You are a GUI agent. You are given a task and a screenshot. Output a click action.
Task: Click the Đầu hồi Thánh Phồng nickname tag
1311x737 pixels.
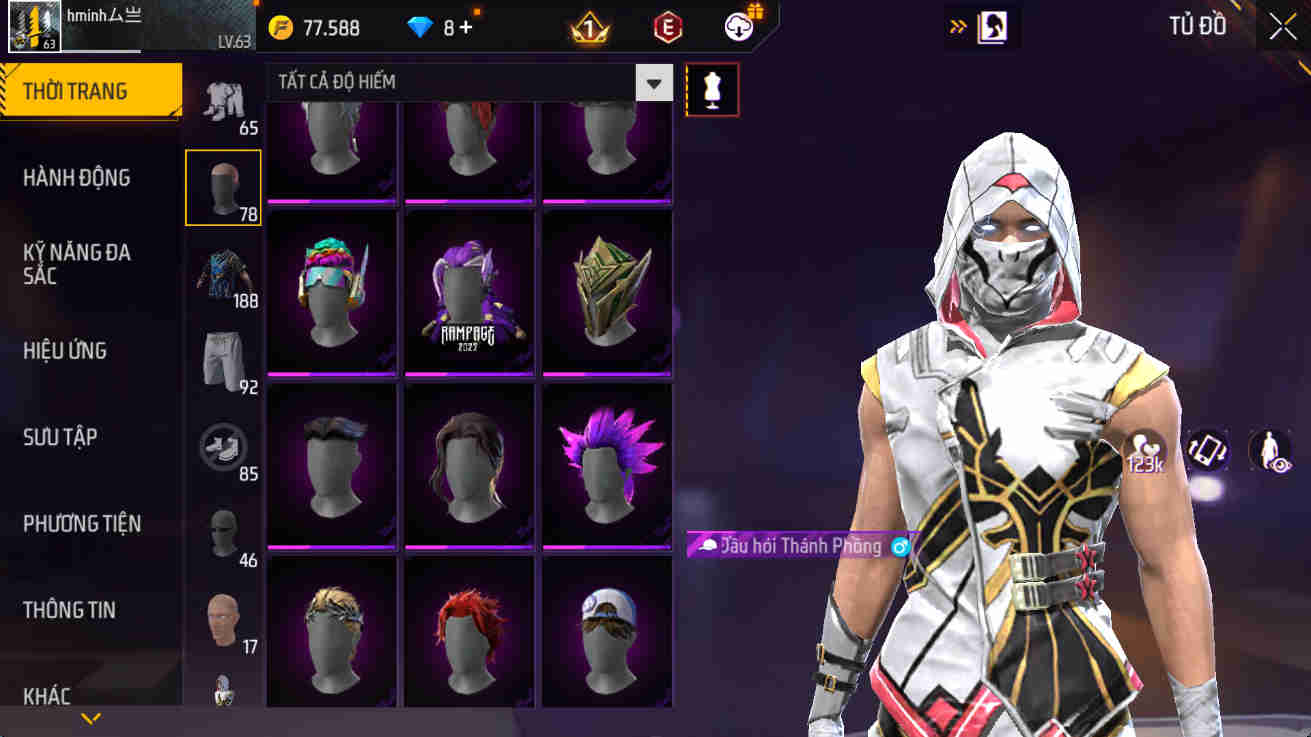pyautogui.click(x=795, y=547)
